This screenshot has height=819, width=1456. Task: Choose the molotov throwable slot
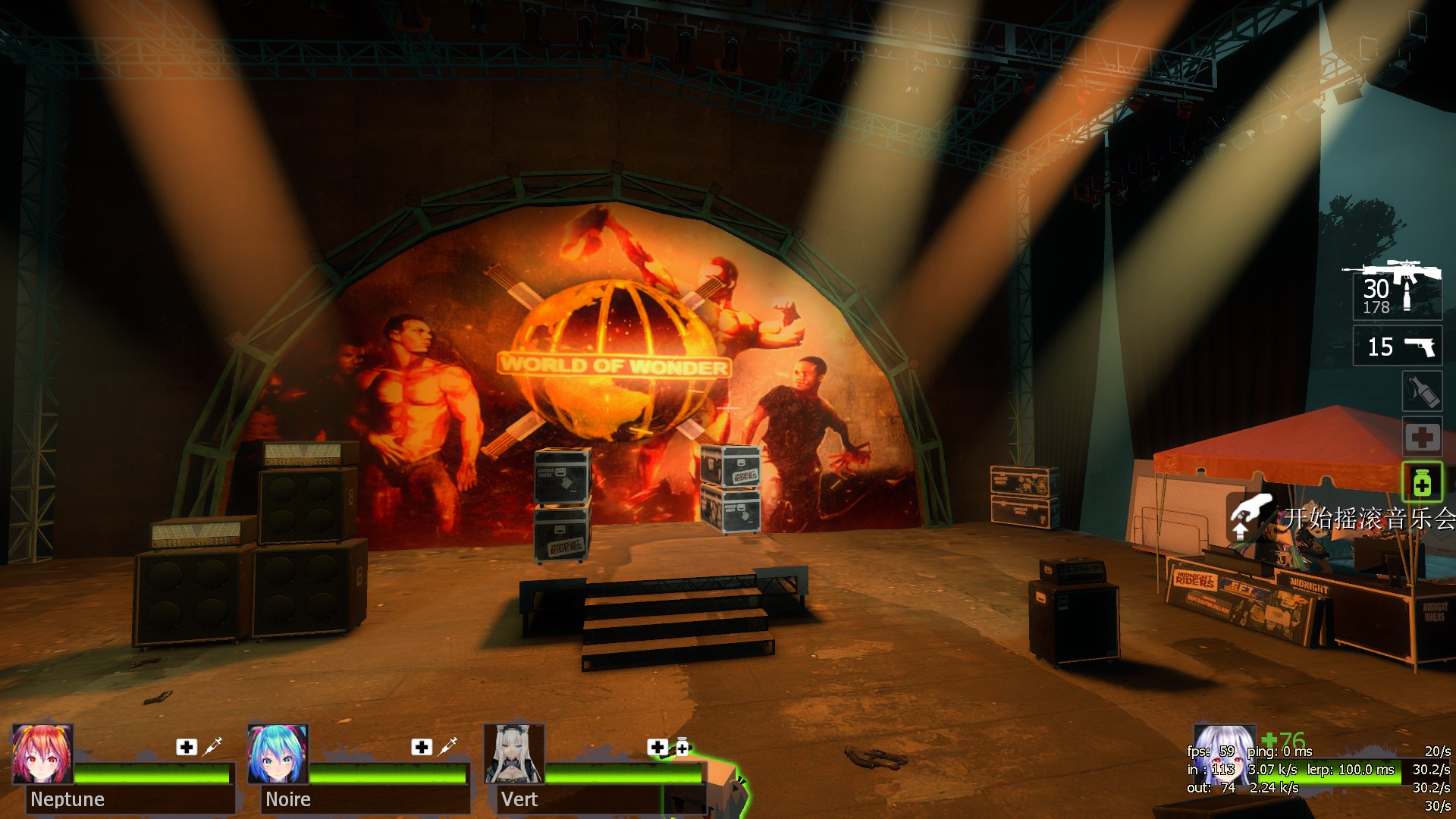tap(1421, 391)
